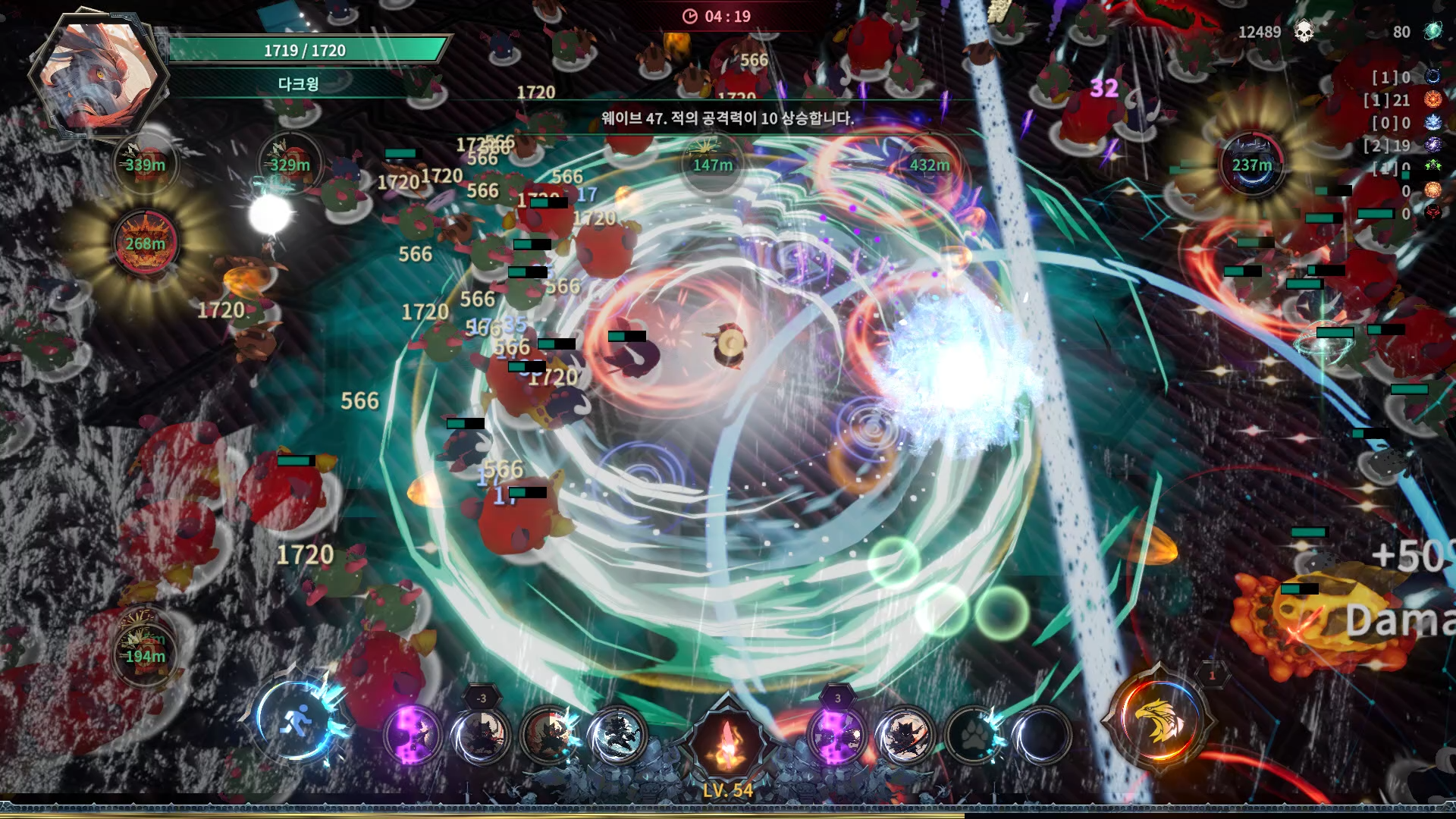
Task: Click the green orb resource icon beside 80
Action: [x=1434, y=32]
